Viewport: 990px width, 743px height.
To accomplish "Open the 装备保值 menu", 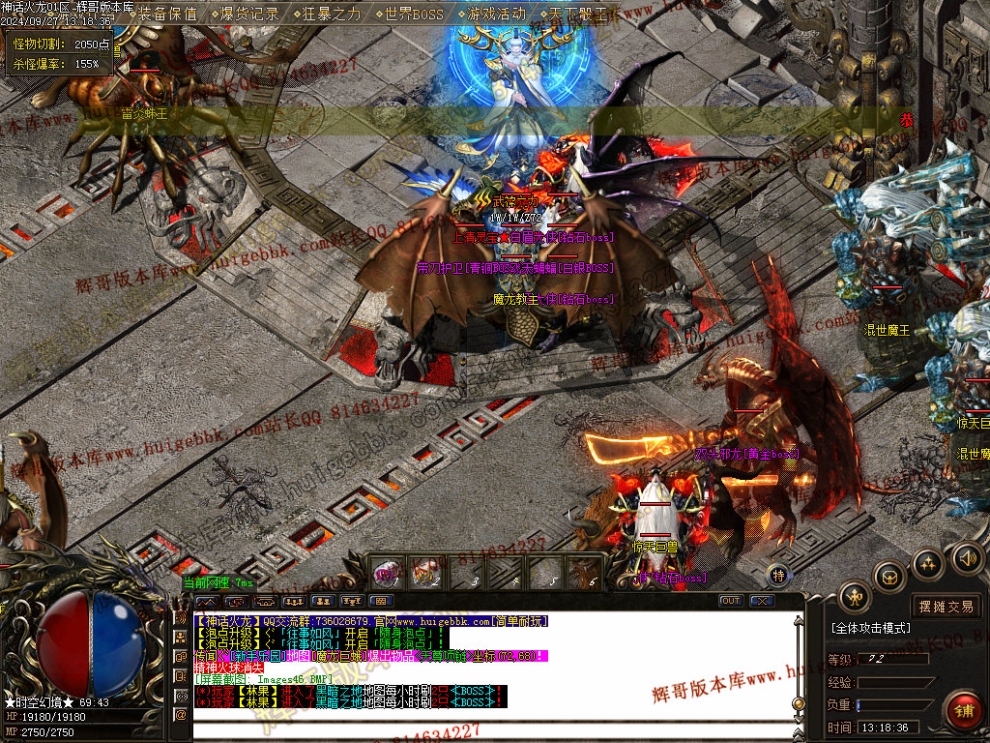I will click(167, 14).
